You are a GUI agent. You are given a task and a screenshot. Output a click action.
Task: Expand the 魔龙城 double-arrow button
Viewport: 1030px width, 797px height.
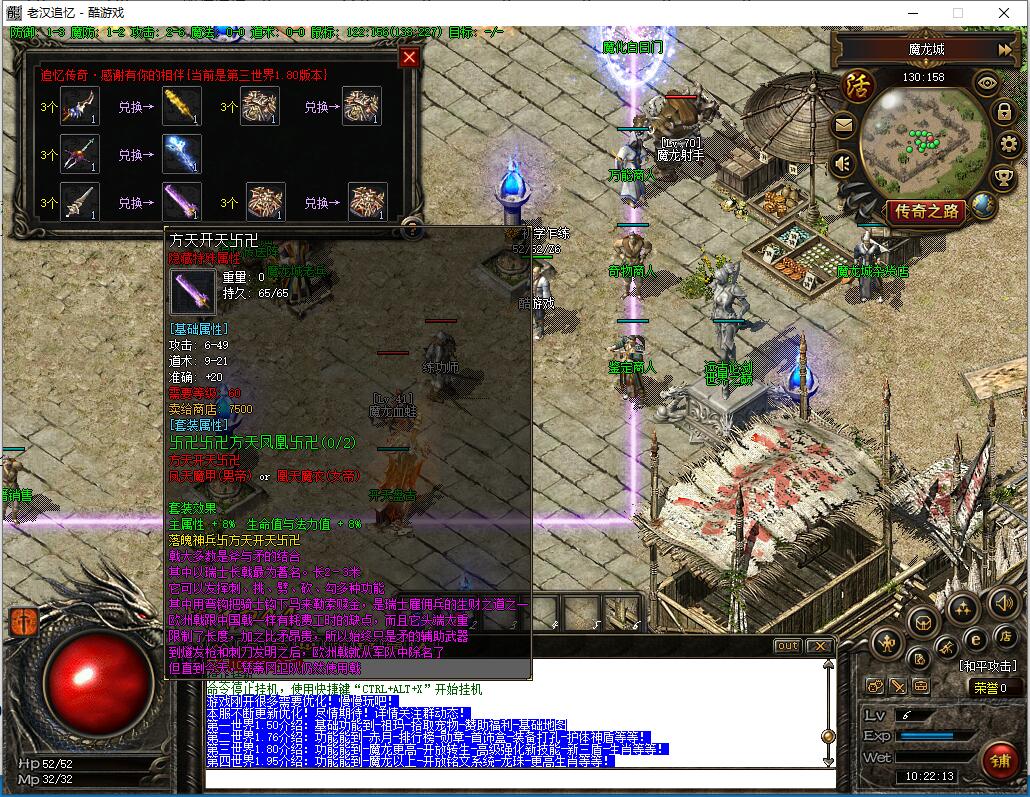1004,49
